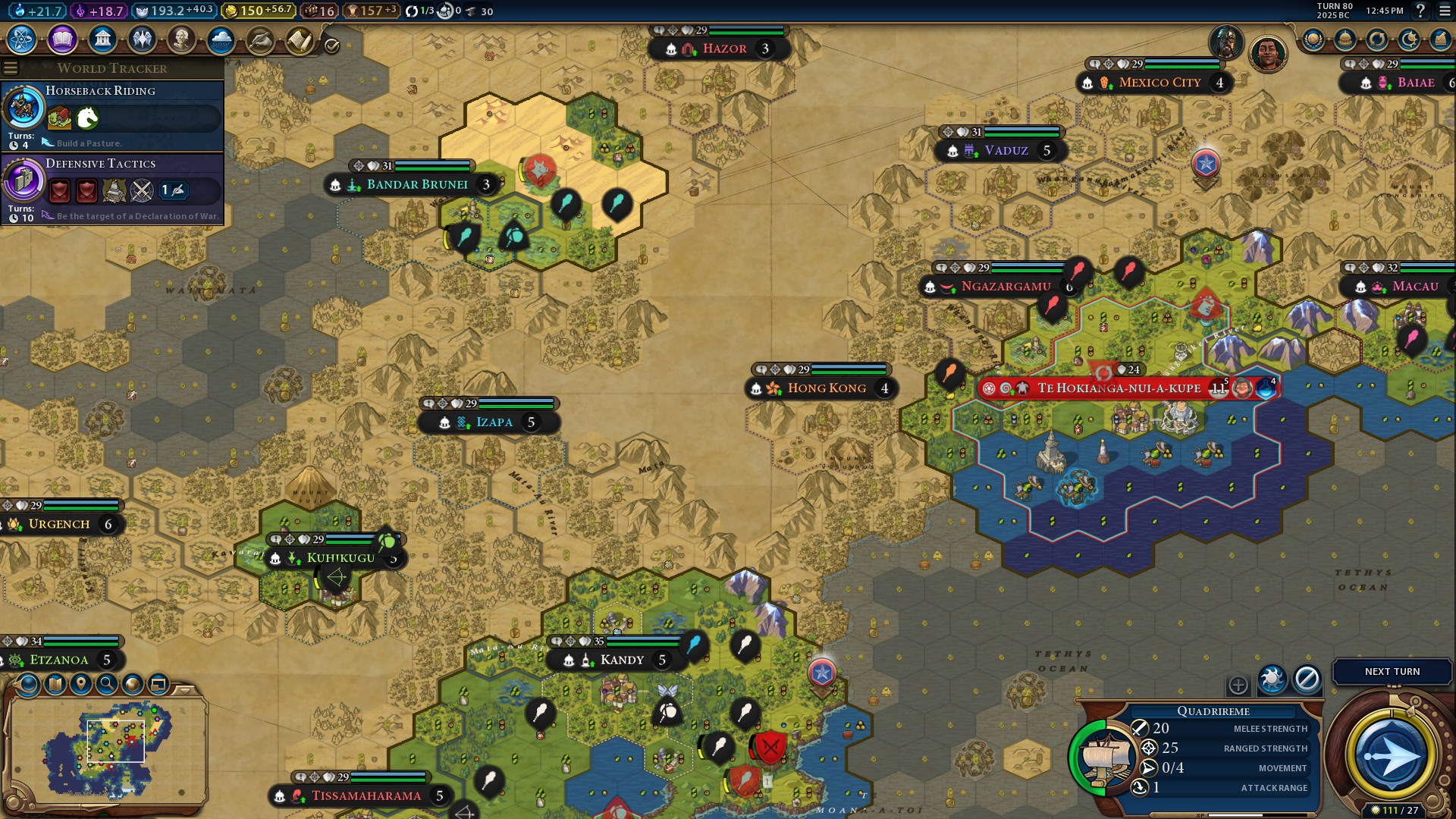Open the World Rankings laurel icon
The image size is (1456, 819).
pyautogui.click(x=1313, y=39)
